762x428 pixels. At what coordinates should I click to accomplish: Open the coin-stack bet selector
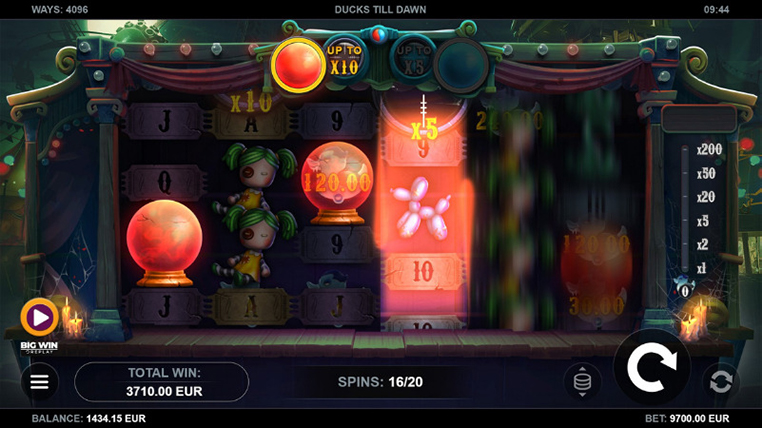(583, 381)
